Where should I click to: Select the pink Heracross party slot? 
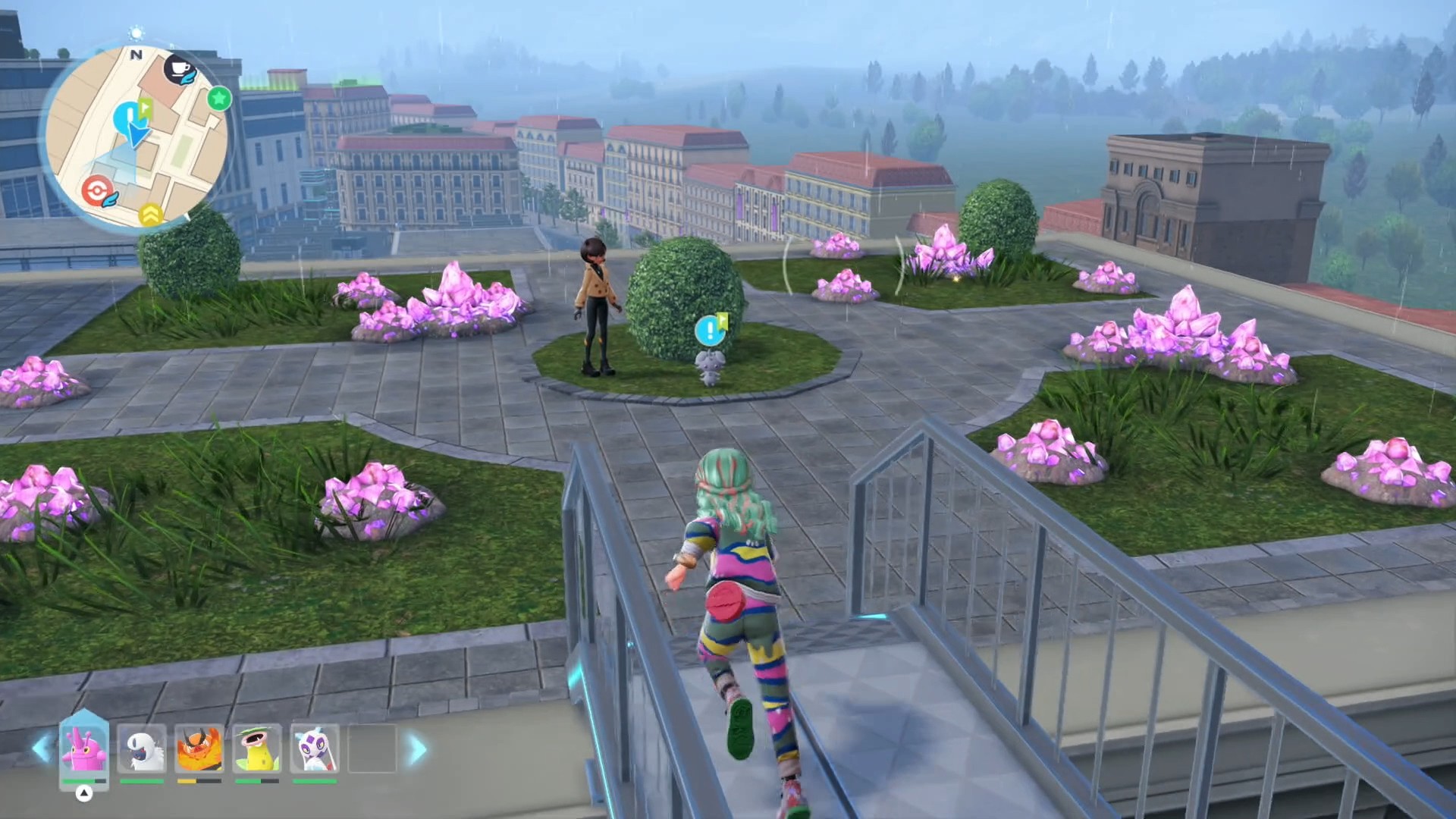tap(83, 748)
